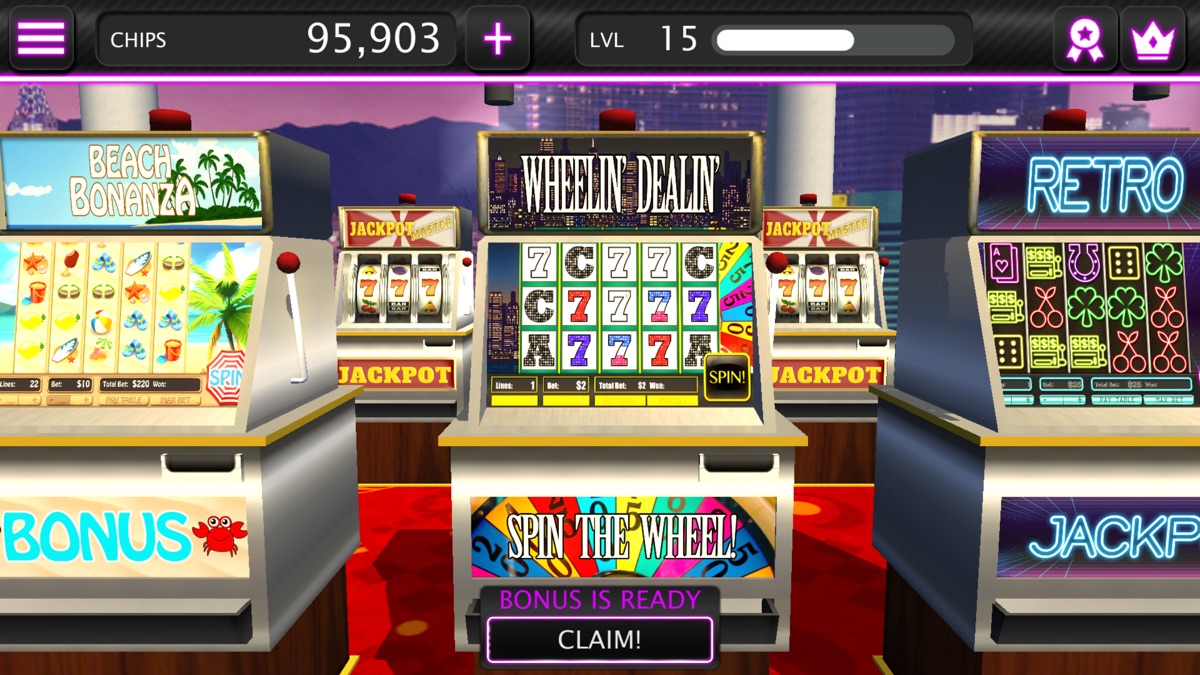Claim the ready bonus
The image size is (1200, 675).
pos(599,639)
